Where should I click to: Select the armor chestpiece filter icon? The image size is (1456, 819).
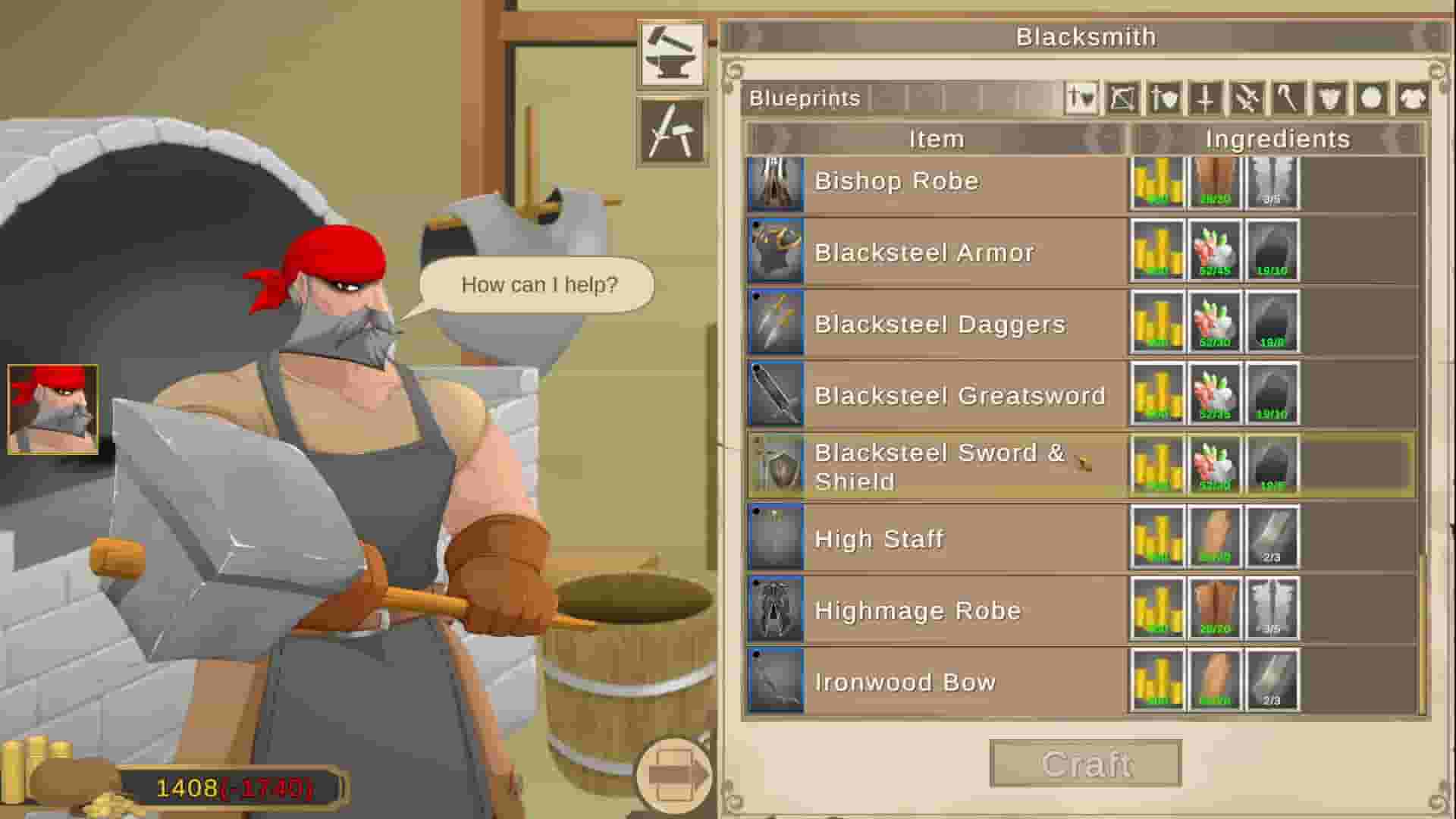click(x=1331, y=99)
